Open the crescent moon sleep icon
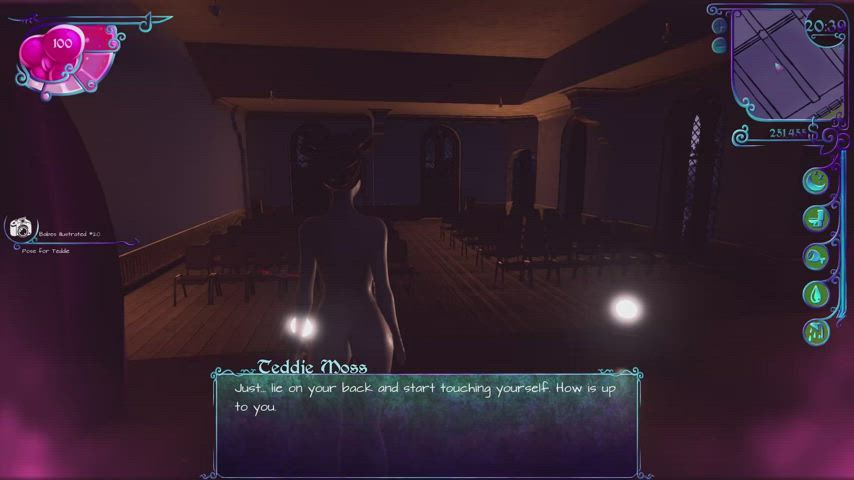Viewport: 854px width, 480px height. (817, 180)
